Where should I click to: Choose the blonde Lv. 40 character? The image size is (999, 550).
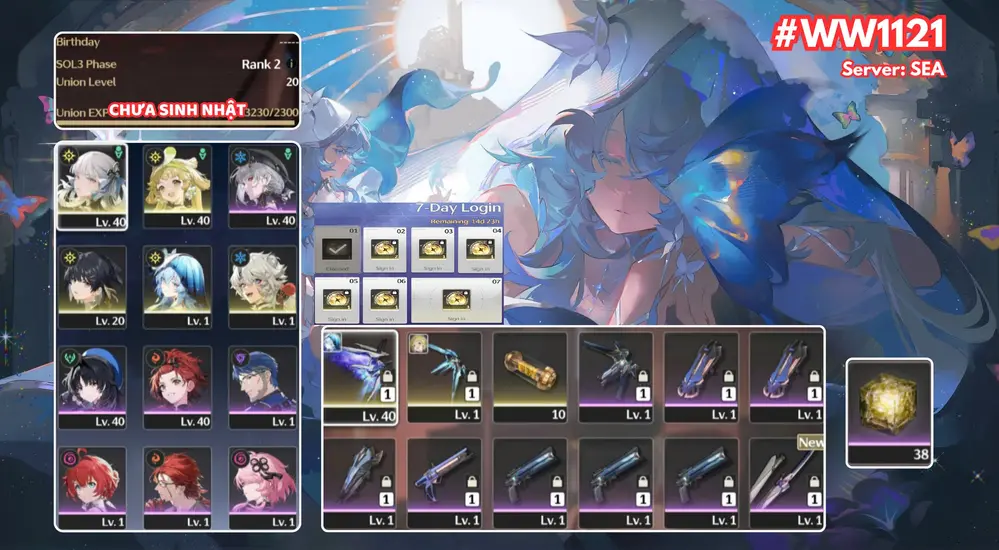pyautogui.click(x=176, y=186)
